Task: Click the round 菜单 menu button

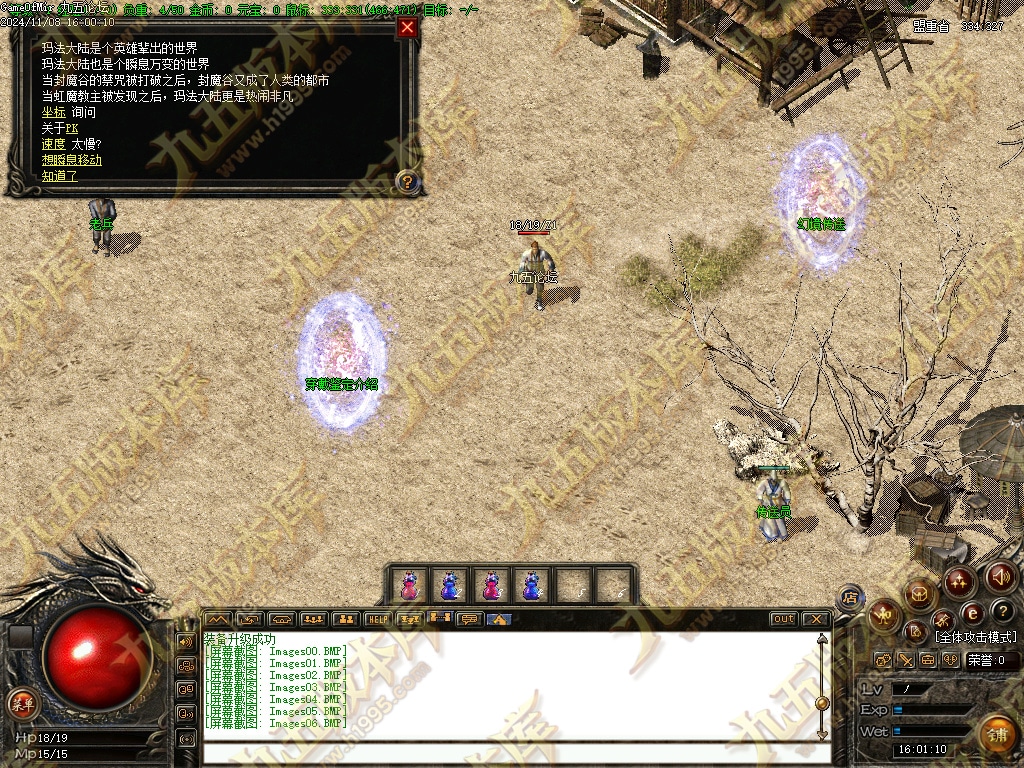Action: pos(21,702)
